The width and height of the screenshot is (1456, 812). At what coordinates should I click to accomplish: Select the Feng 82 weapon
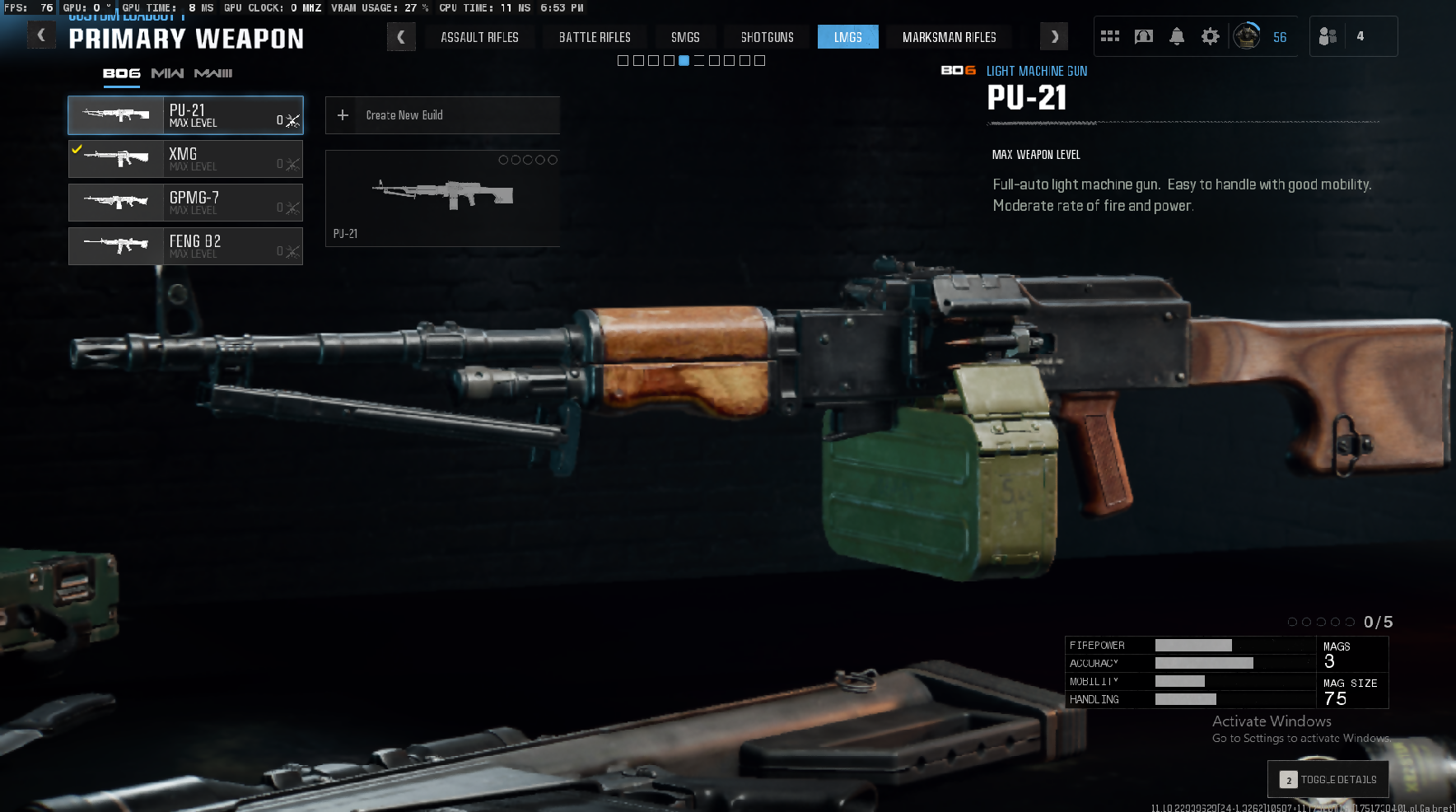185,246
